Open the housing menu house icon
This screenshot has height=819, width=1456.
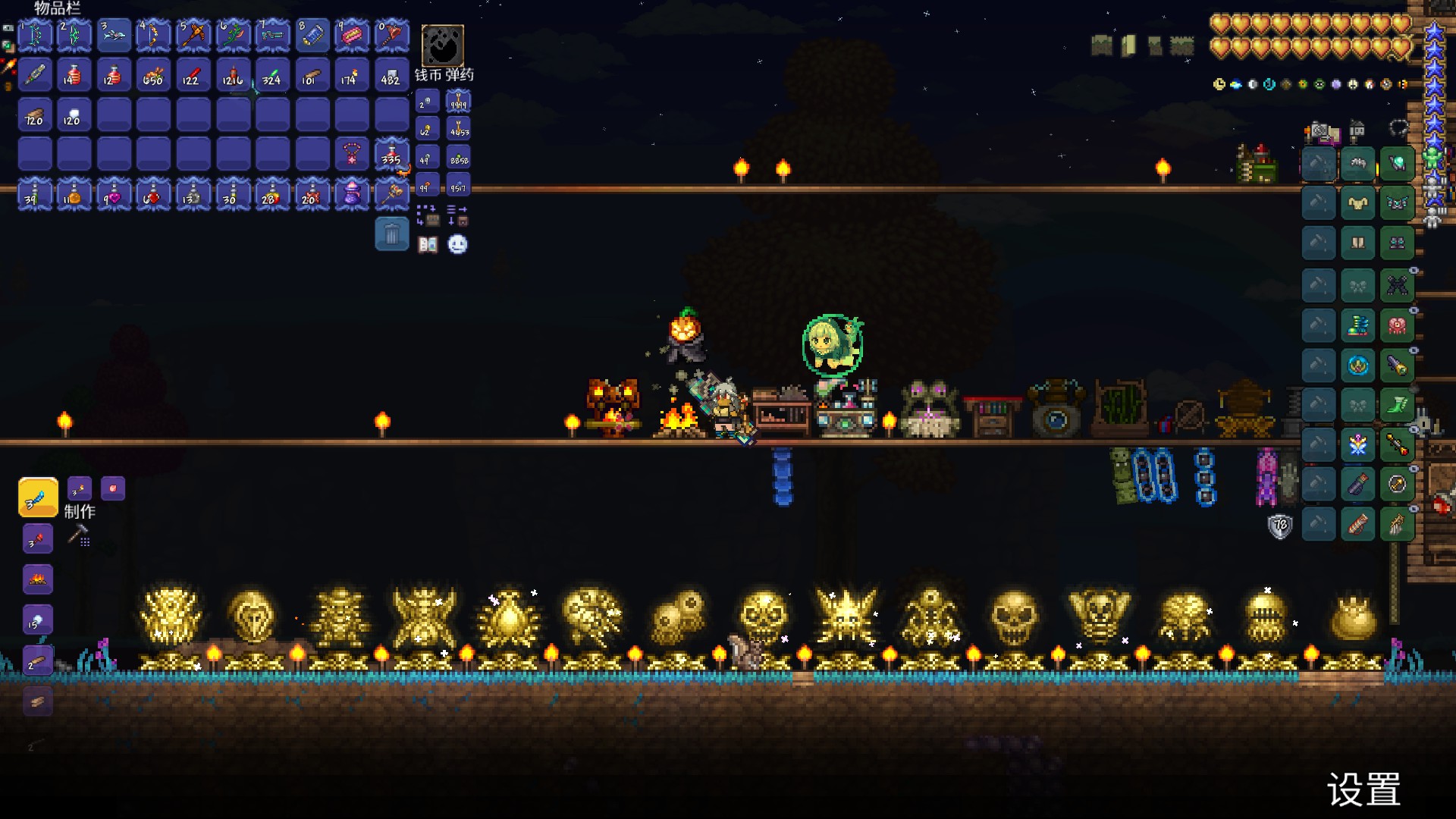tap(1357, 130)
